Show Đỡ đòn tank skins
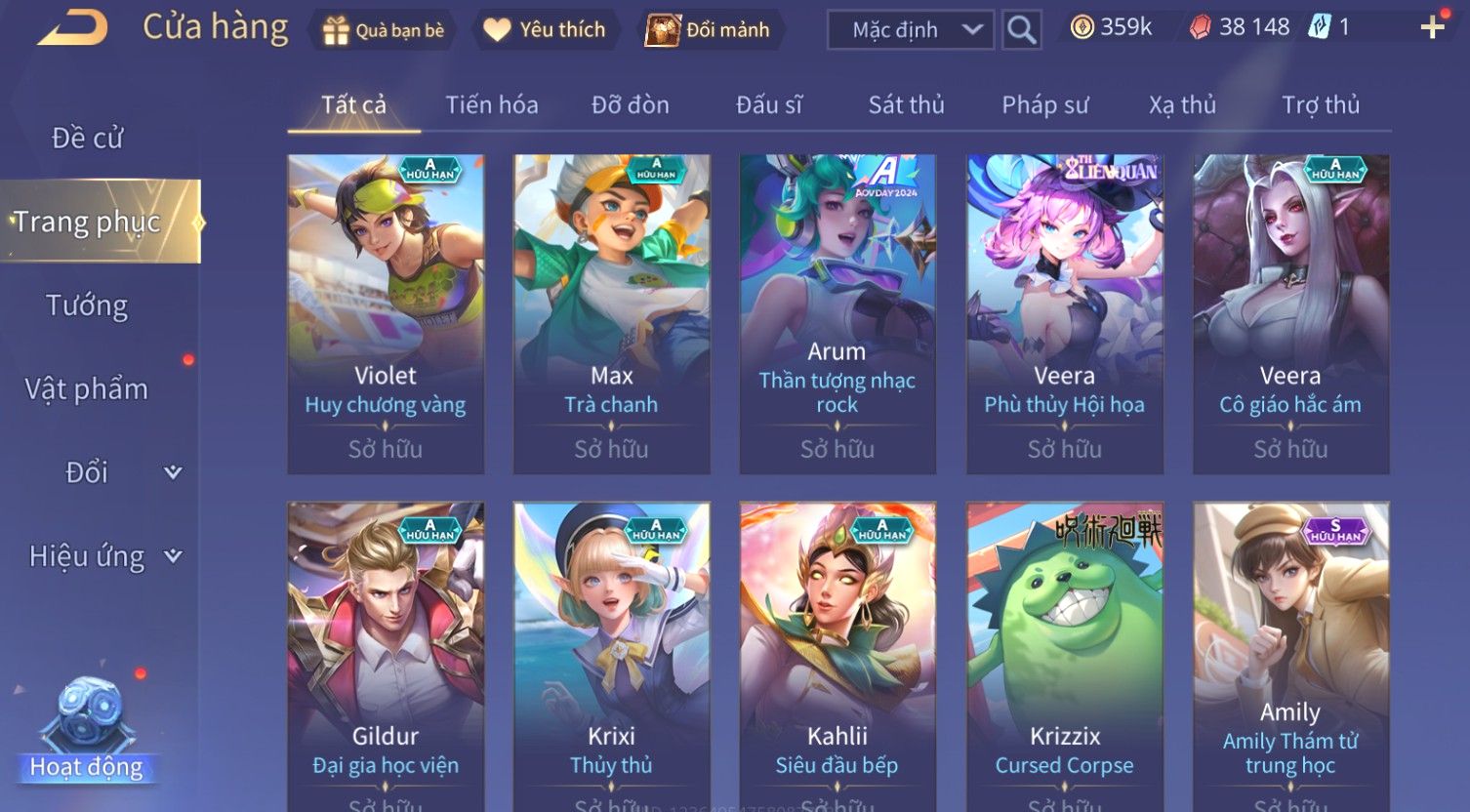The height and width of the screenshot is (812, 1470). [x=631, y=105]
